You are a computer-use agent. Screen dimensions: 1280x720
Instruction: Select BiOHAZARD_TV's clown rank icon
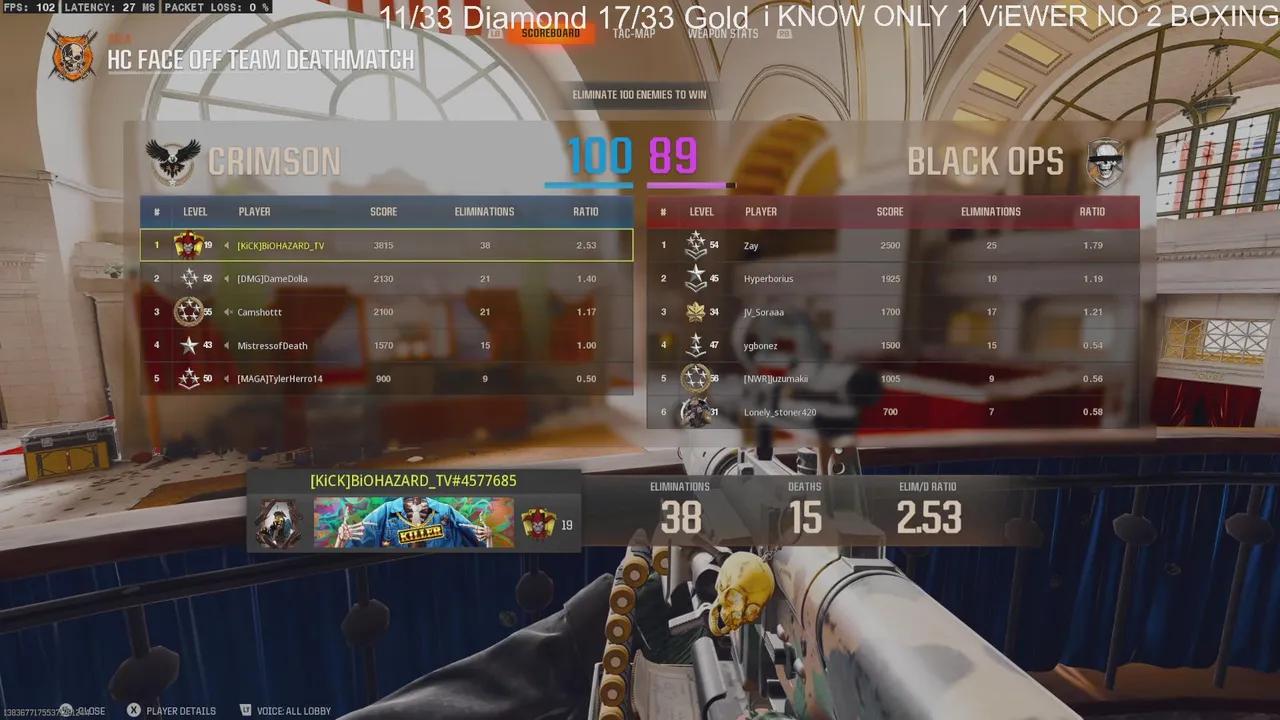pyautogui.click(x=189, y=244)
